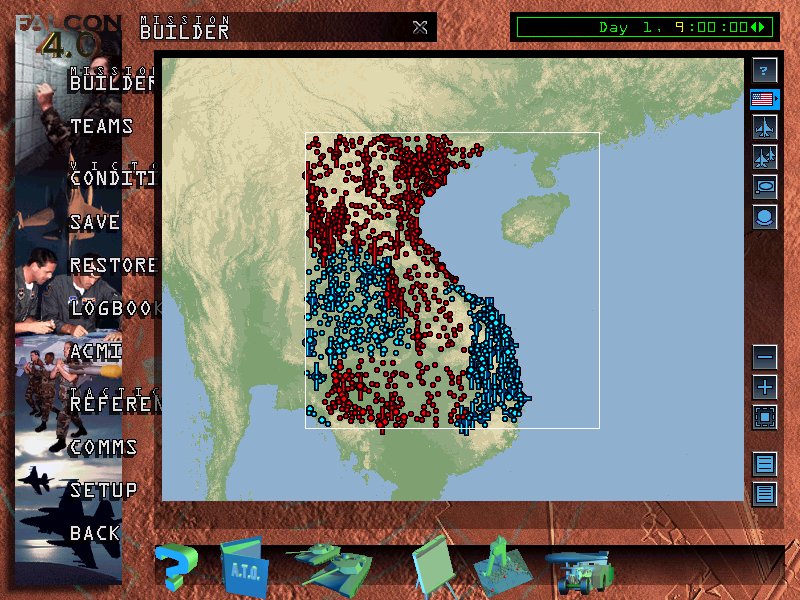Open the Logbook
Screen dimensions: 800x600
click(x=113, y=309)
